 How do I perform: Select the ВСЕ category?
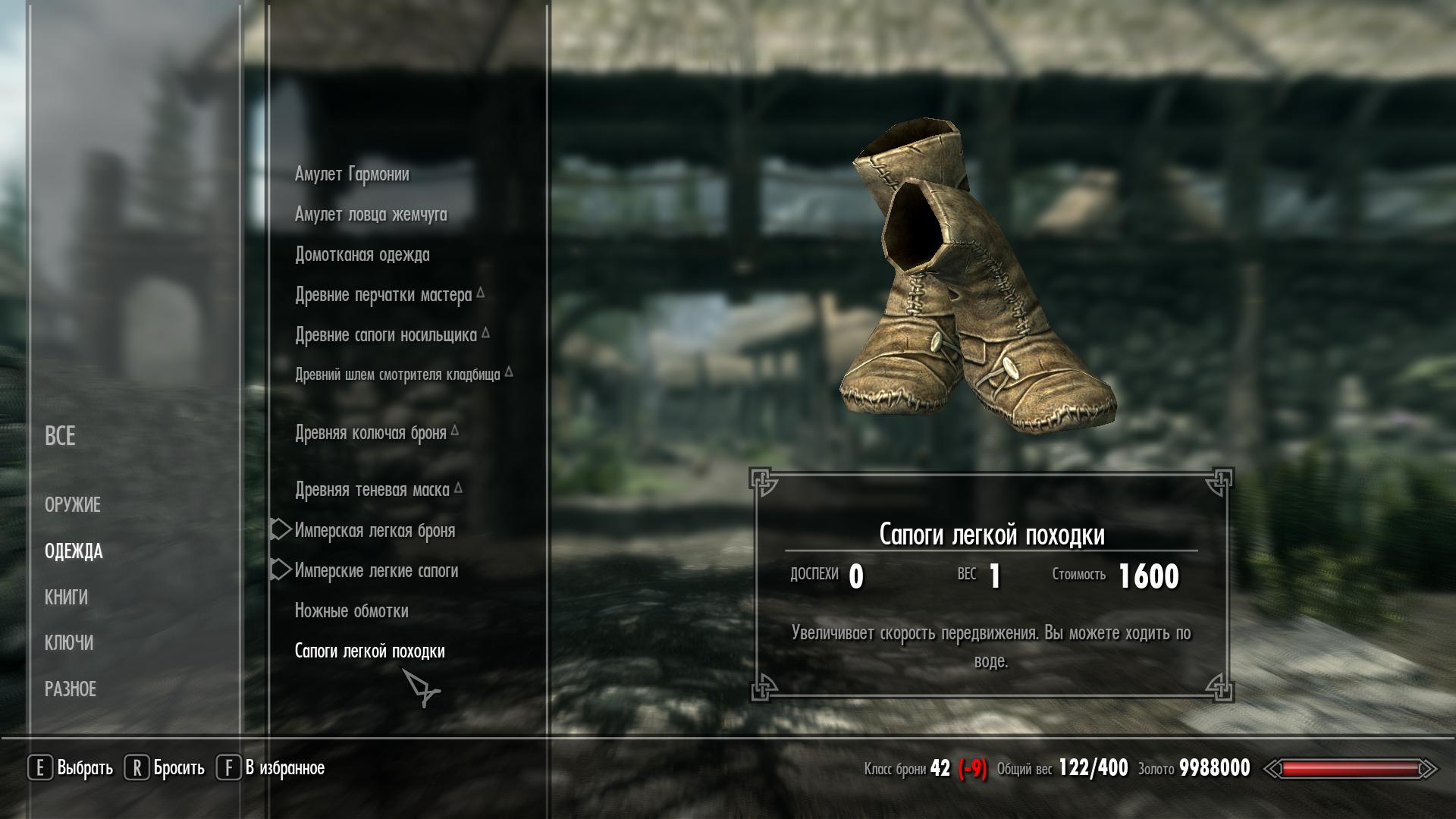tap(60, 436)
